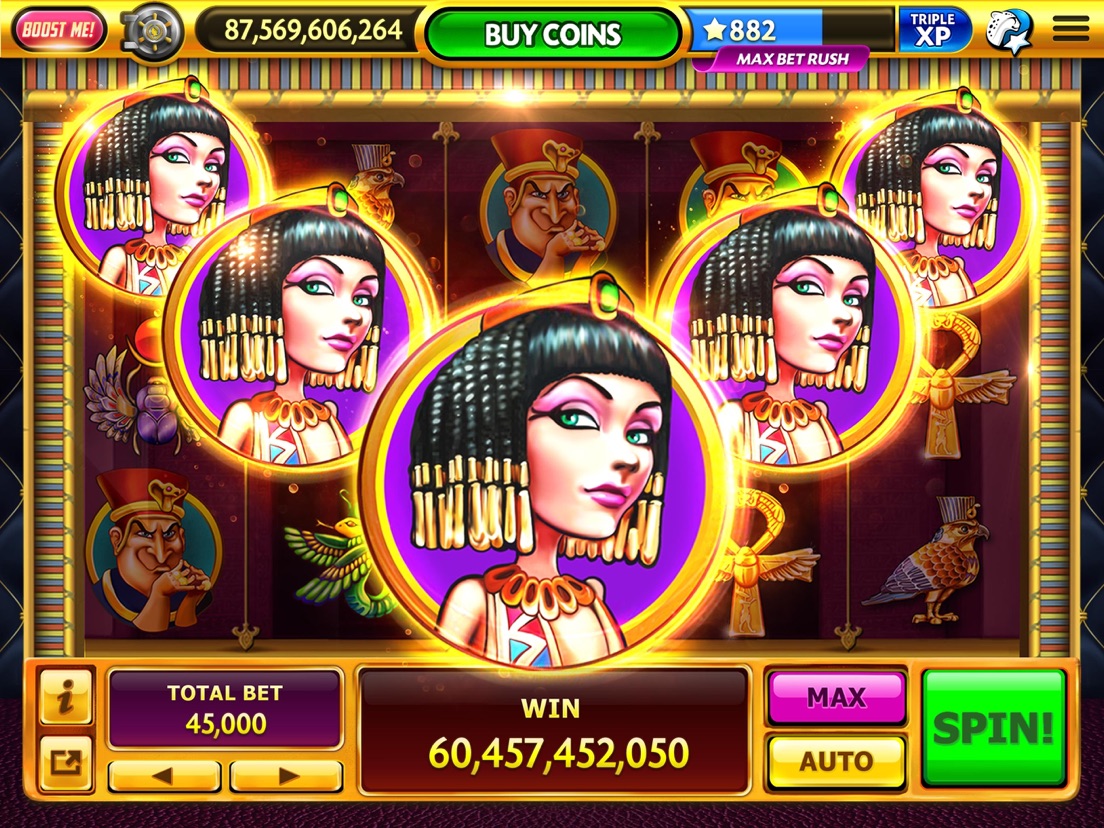
Task: Hit the green SPIN! button
Action: pyautogui.click(x=993, y=727)
